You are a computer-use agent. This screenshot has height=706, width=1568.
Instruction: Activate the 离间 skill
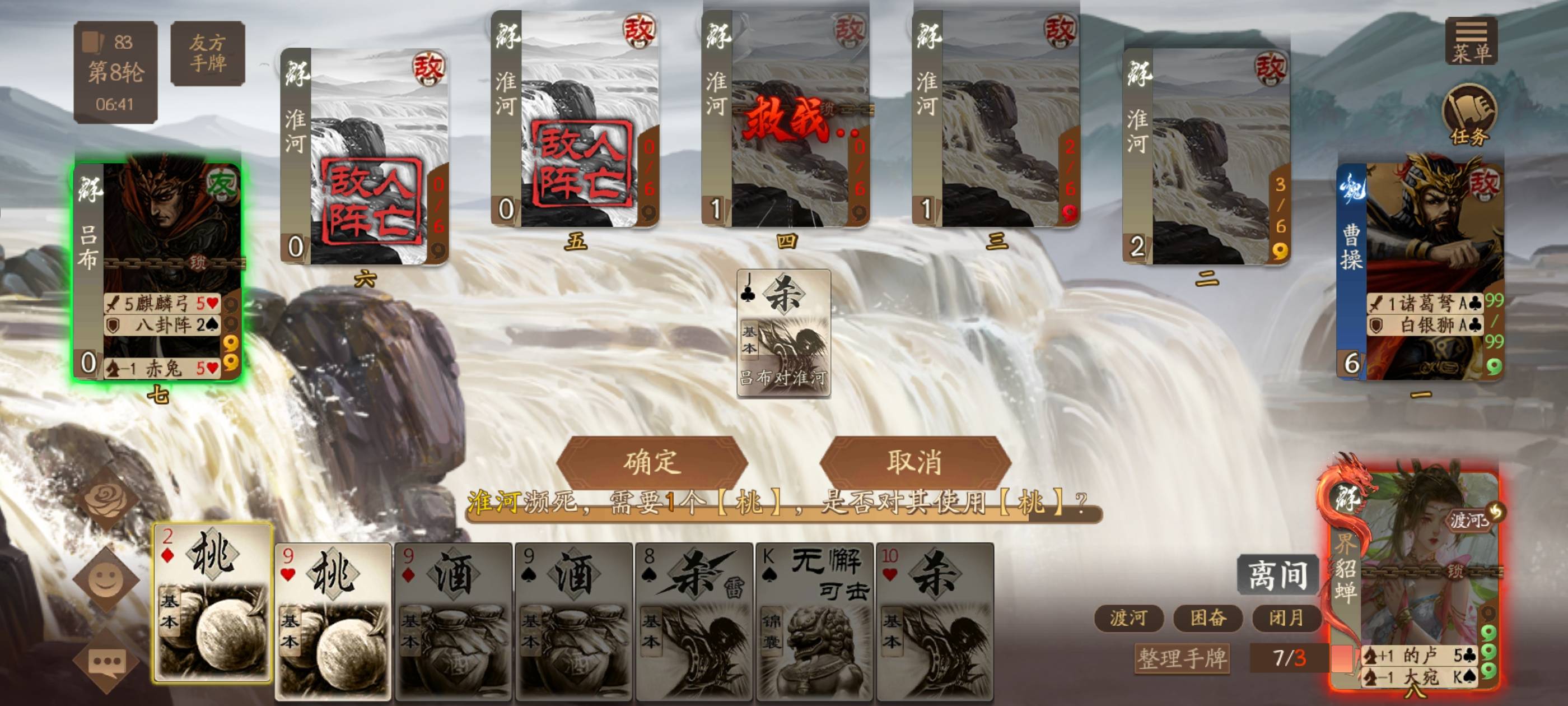click(x=1277, y=574)
